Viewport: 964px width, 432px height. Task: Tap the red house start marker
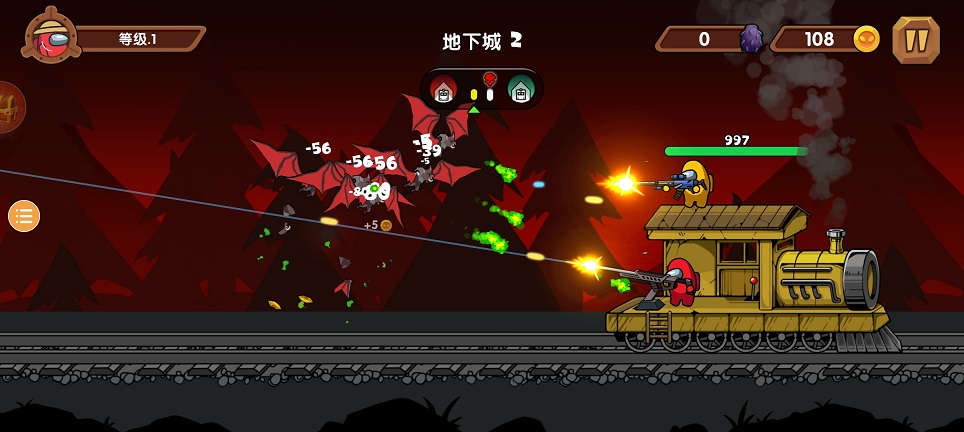click(x=444, y=90)
